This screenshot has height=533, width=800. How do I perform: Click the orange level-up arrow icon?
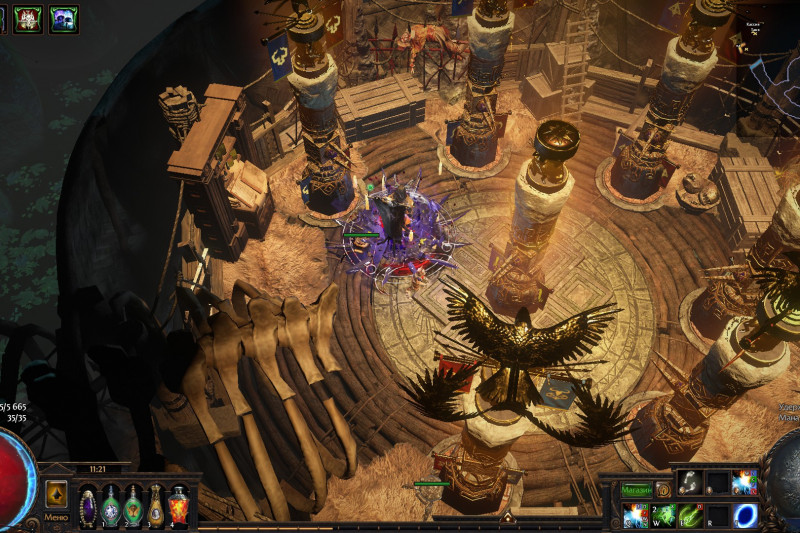56,493
